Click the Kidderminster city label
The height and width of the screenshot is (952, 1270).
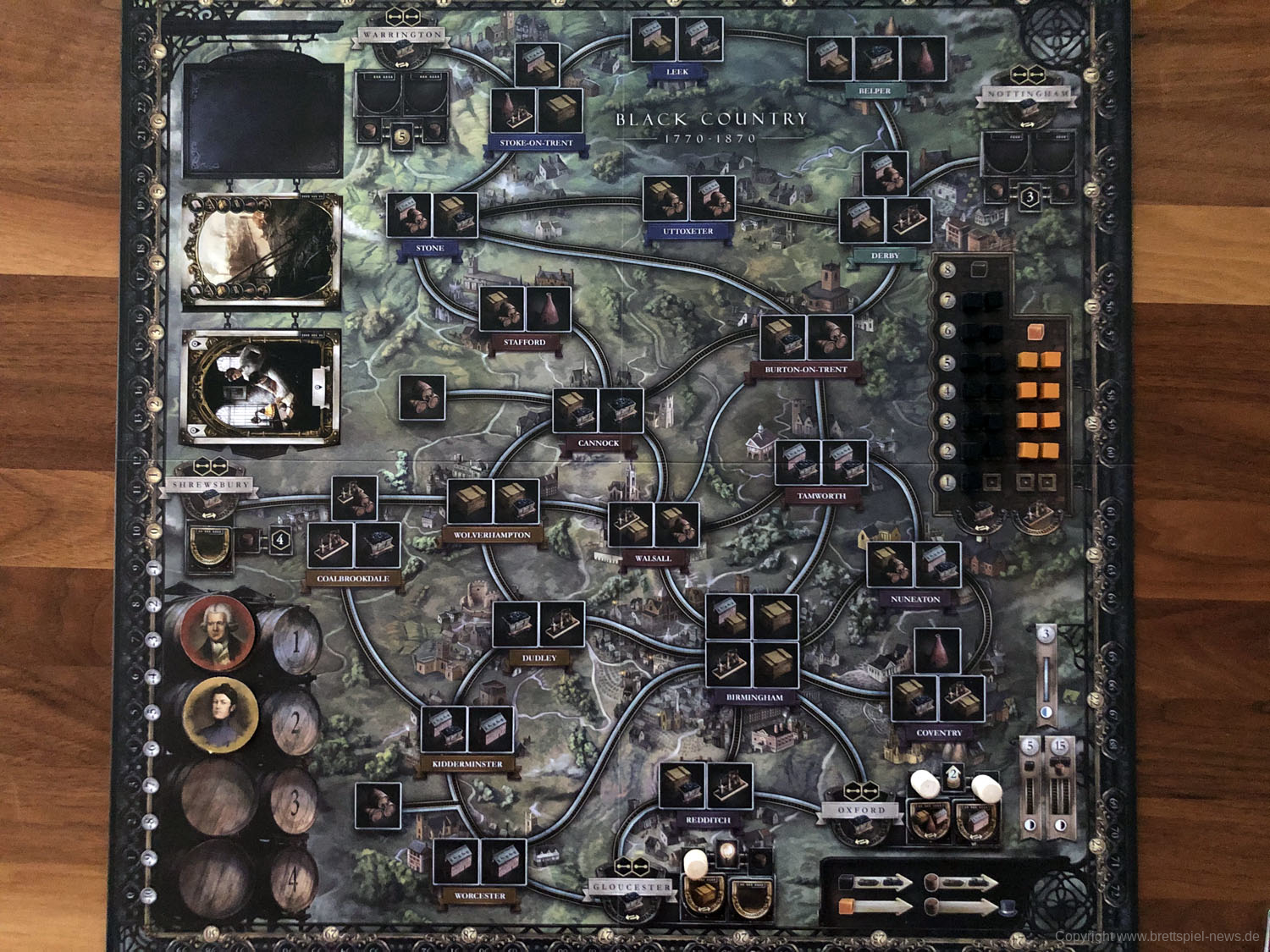pos(467,764)
